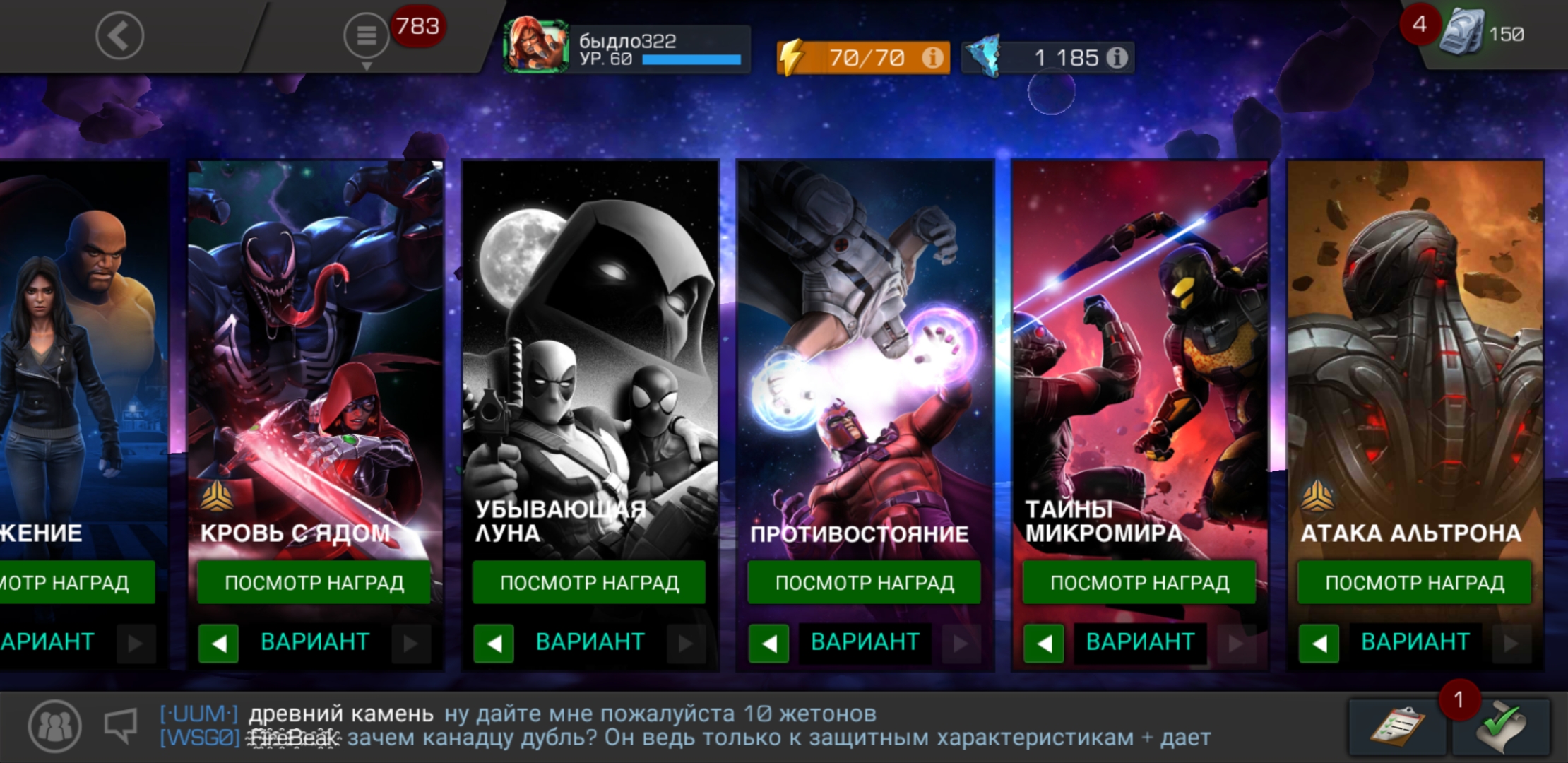
Task: View rewards for Атака Альтрона
Action: tap(1414, 582)
